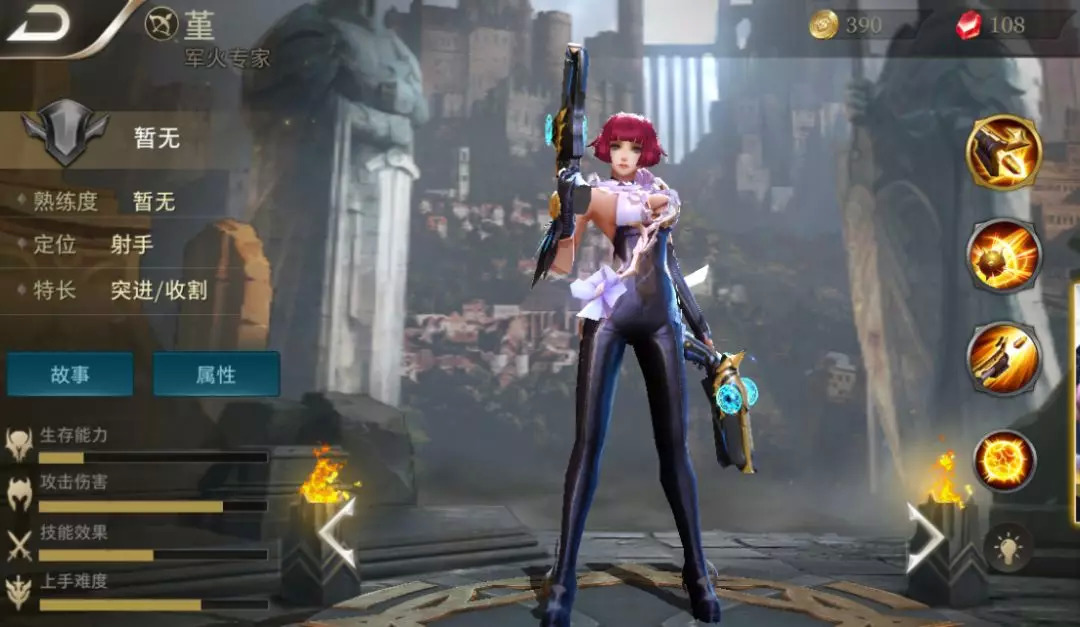View the passive gun skill icon

pyautogui.click(x=1004, y=153)
